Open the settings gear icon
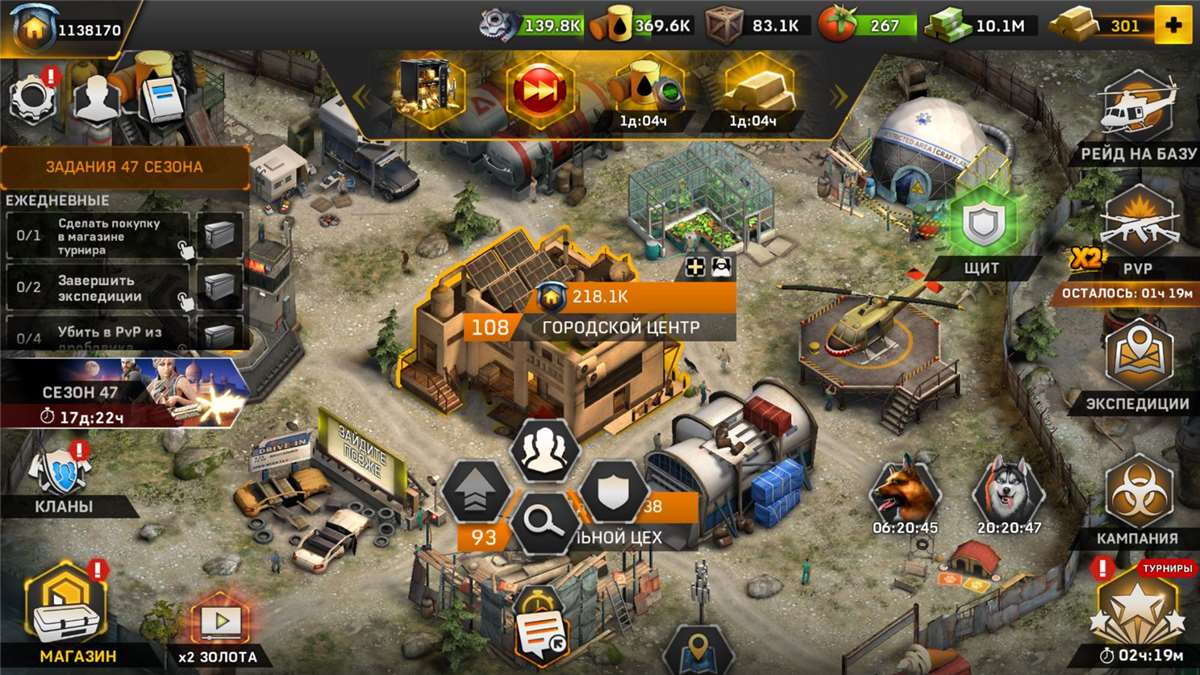Viewport: 1200px width, 675px height. [x=33, y=97]
